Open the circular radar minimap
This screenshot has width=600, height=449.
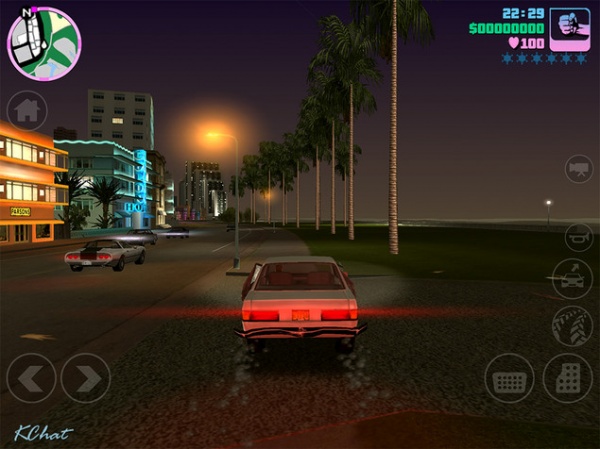tap(43, 43)
